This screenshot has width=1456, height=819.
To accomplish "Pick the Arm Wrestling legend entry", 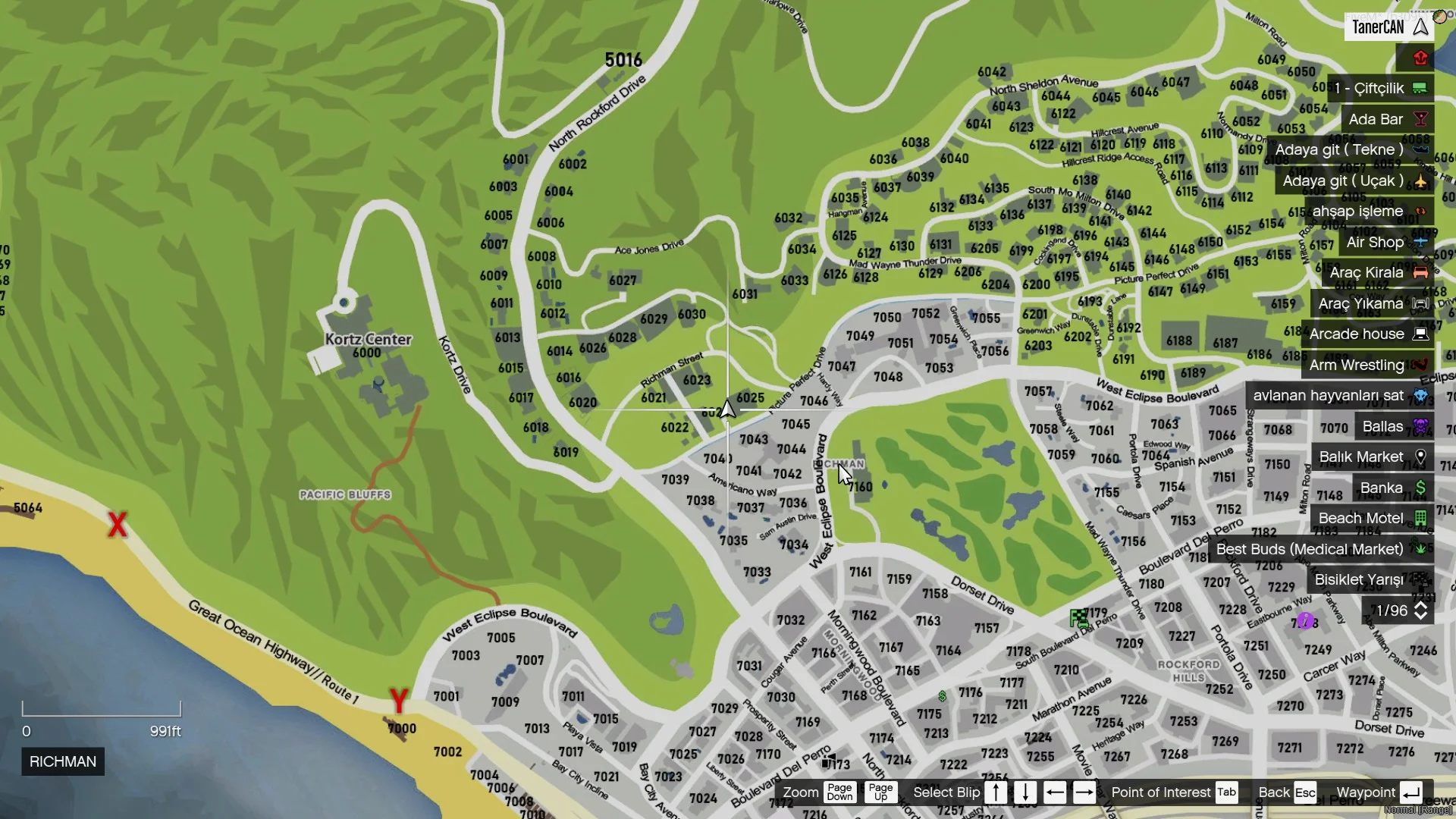I will pos(1367,365).
